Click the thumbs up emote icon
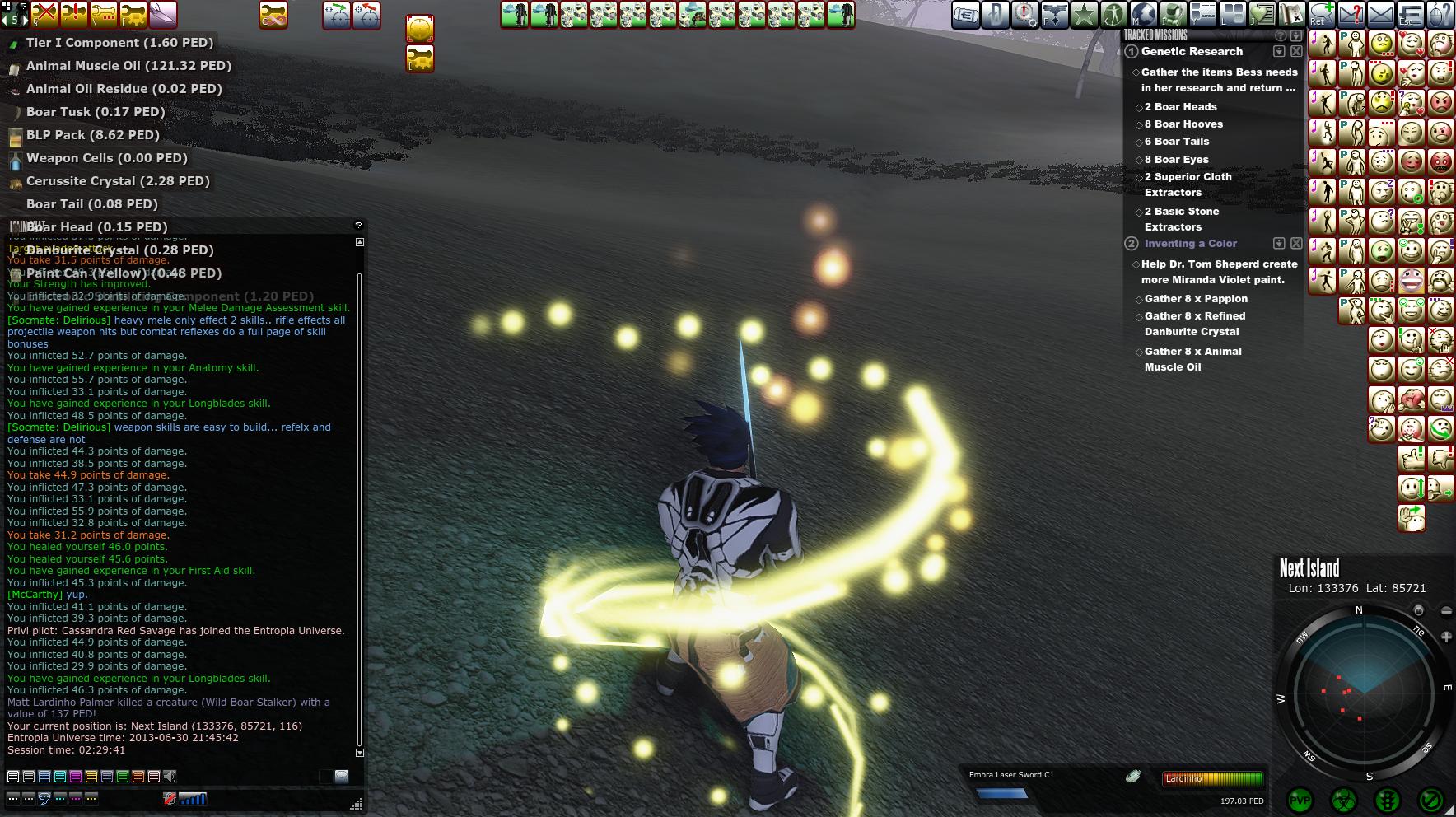This screenshot has height=817, width=1456. 1411,458
